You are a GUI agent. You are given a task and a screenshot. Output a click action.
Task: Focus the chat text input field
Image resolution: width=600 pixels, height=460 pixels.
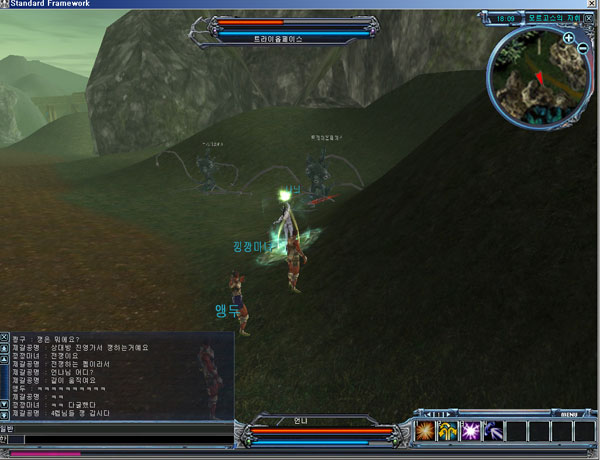coord(120,439)
